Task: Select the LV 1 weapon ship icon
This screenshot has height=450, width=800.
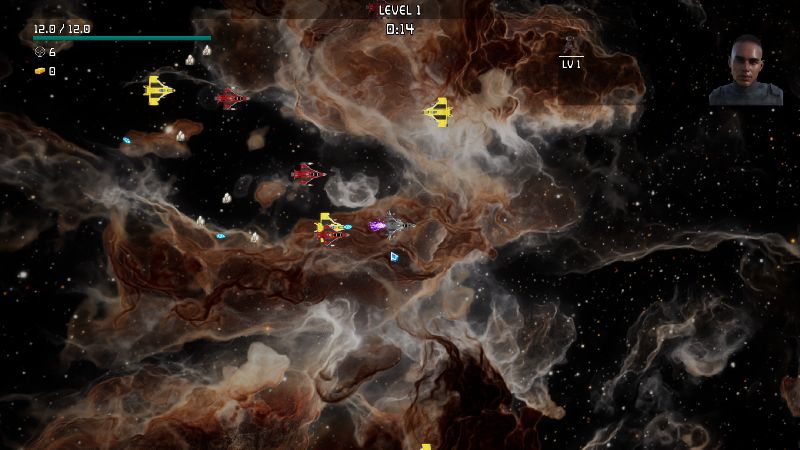Action: tap(570, 45)
